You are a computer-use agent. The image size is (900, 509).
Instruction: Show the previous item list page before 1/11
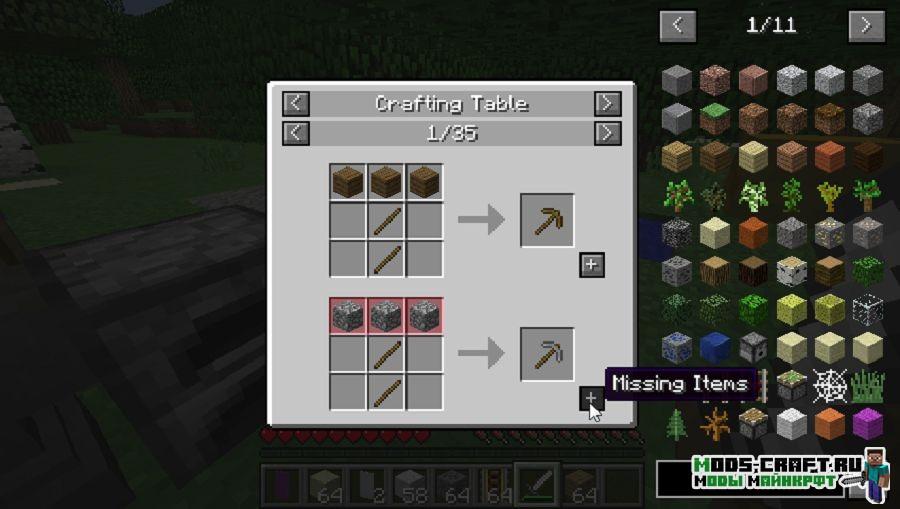(x=678, y=25)
